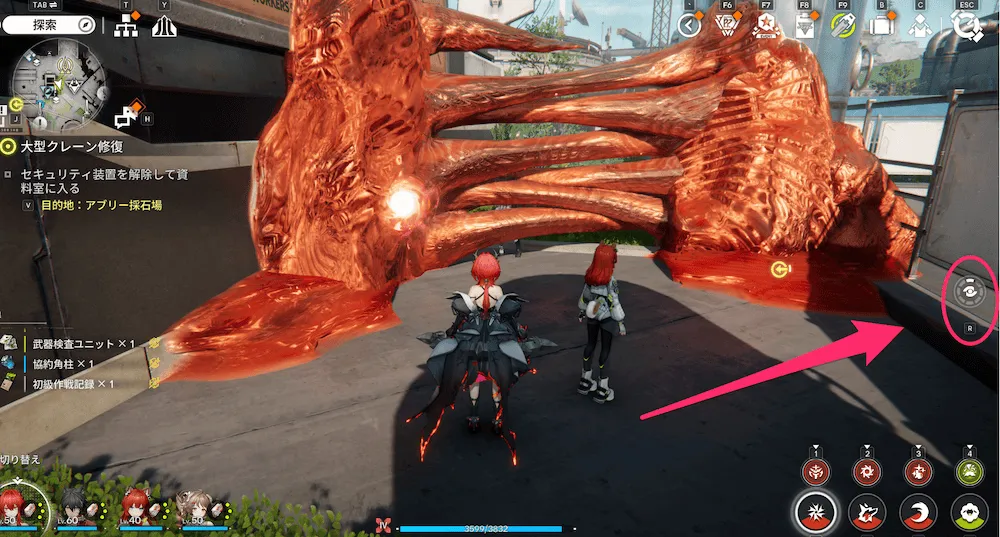Use the first small red combo skill icon
Image resolution: width=1000 pixels, height=537 pixels.
tap(817, 472)
